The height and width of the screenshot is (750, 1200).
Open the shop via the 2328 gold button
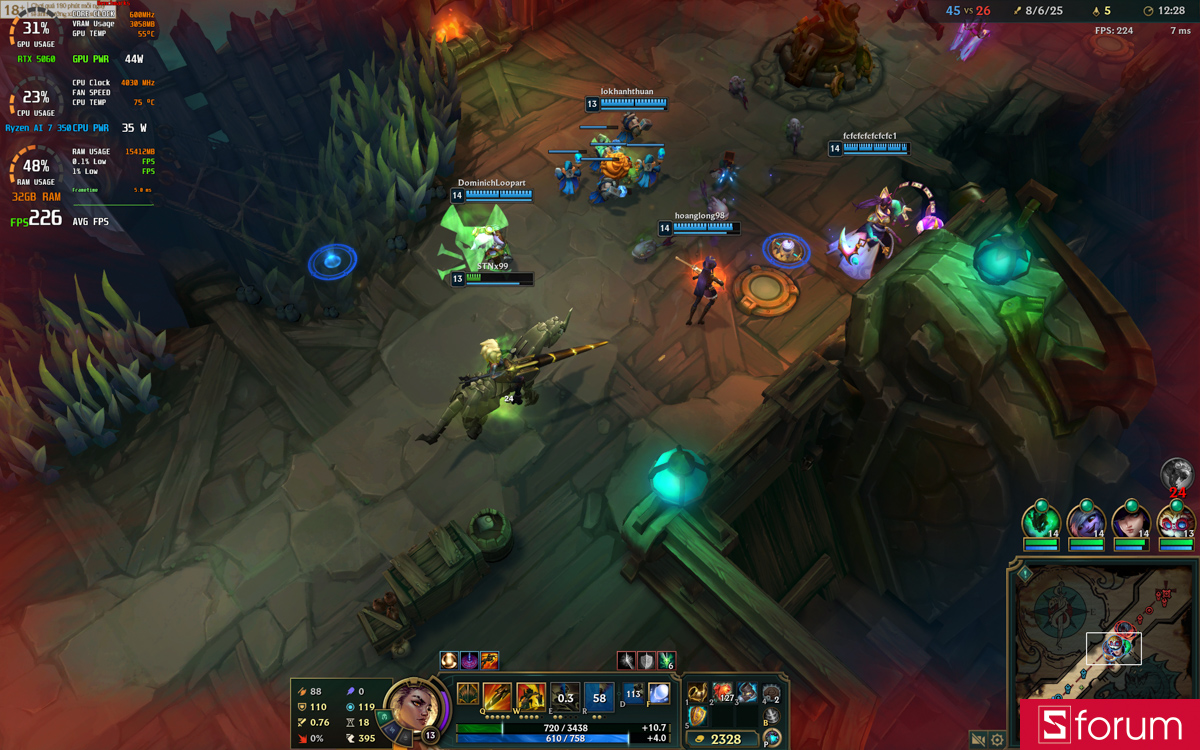pyautogui.click(x=724, y=739)
